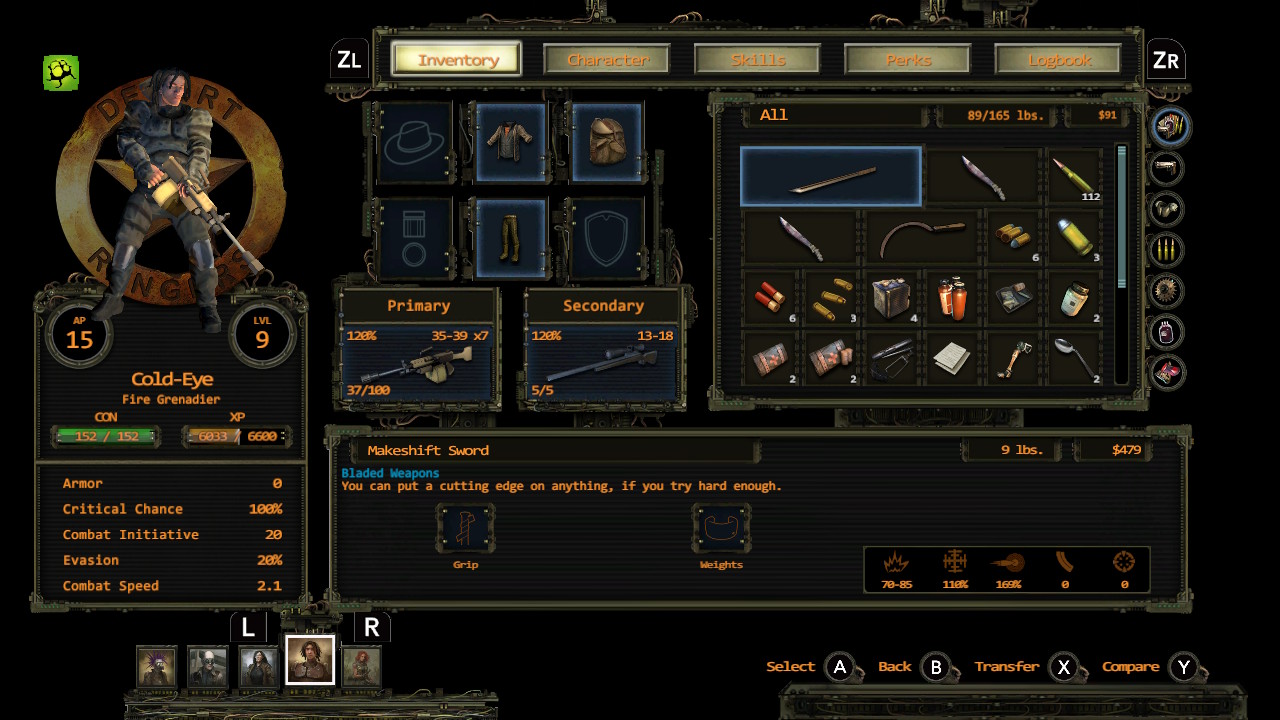Switch to the red-haired party member portrait

(362, 667)
